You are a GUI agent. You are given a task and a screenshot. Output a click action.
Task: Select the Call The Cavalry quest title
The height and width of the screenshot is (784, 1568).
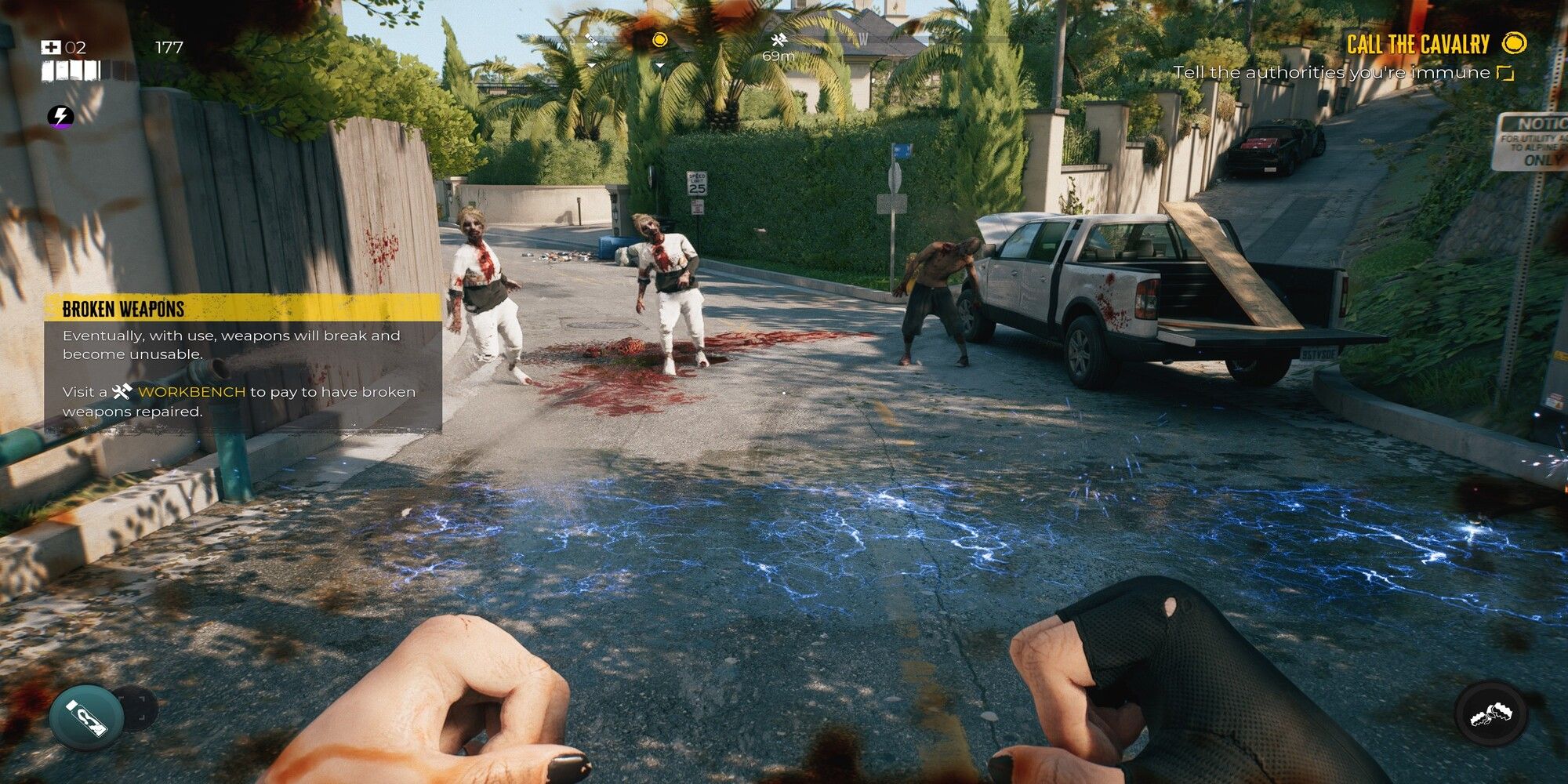tap(1417, 45)
